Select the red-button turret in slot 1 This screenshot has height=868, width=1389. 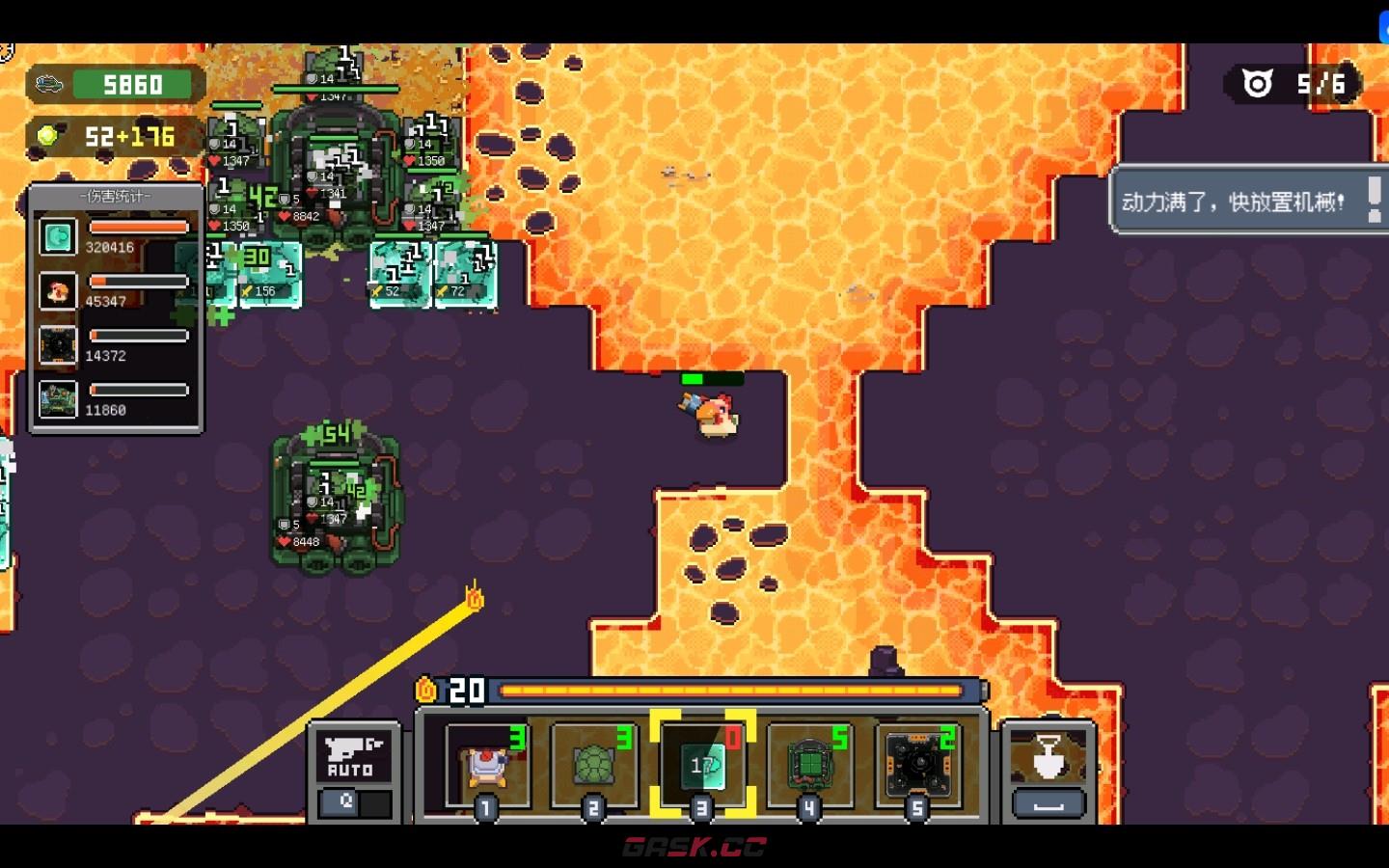tap(487, 766)
